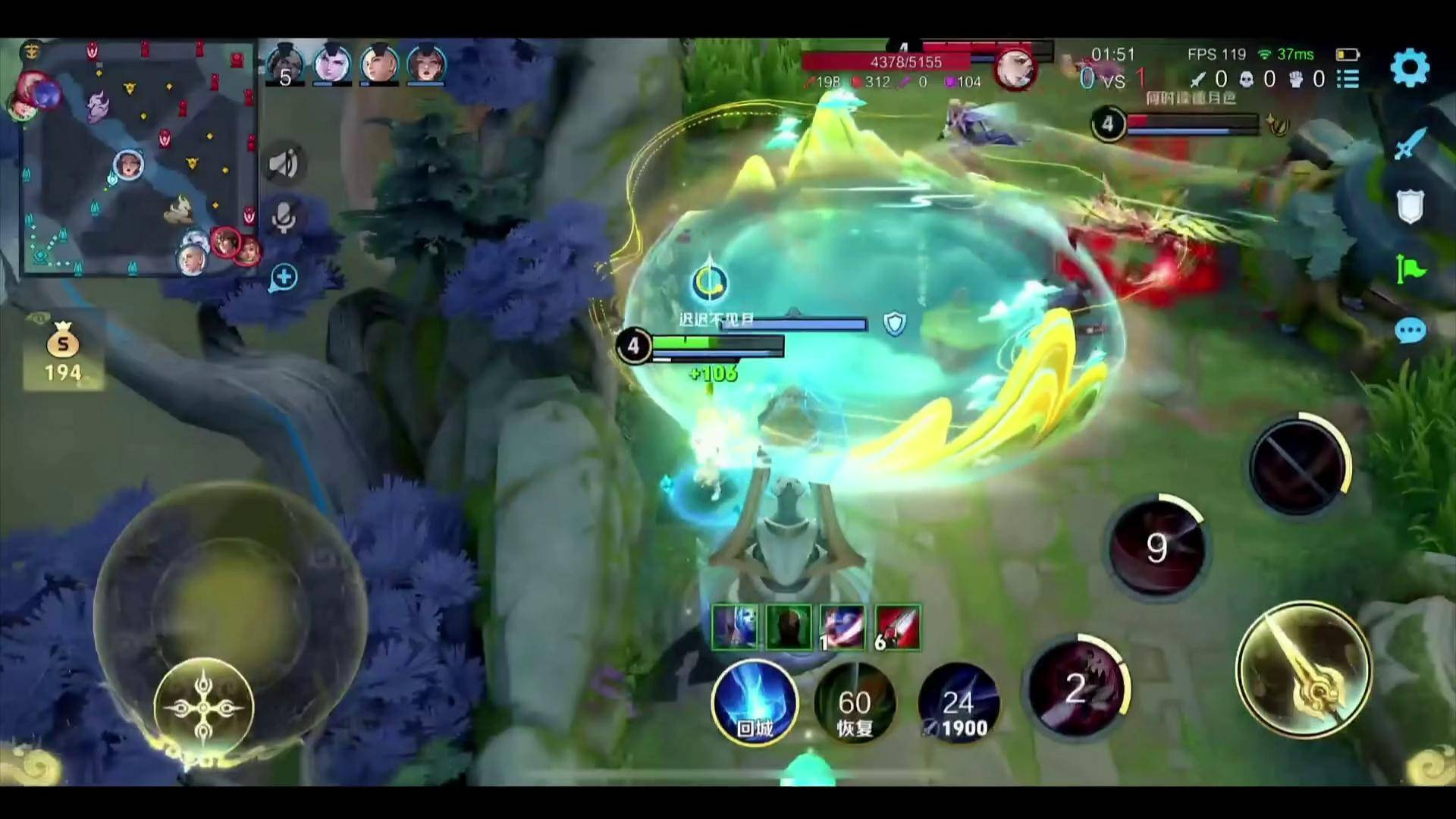Toggle the microphone button
Viewport: 1456px width, 819px height.
[284, 216]
